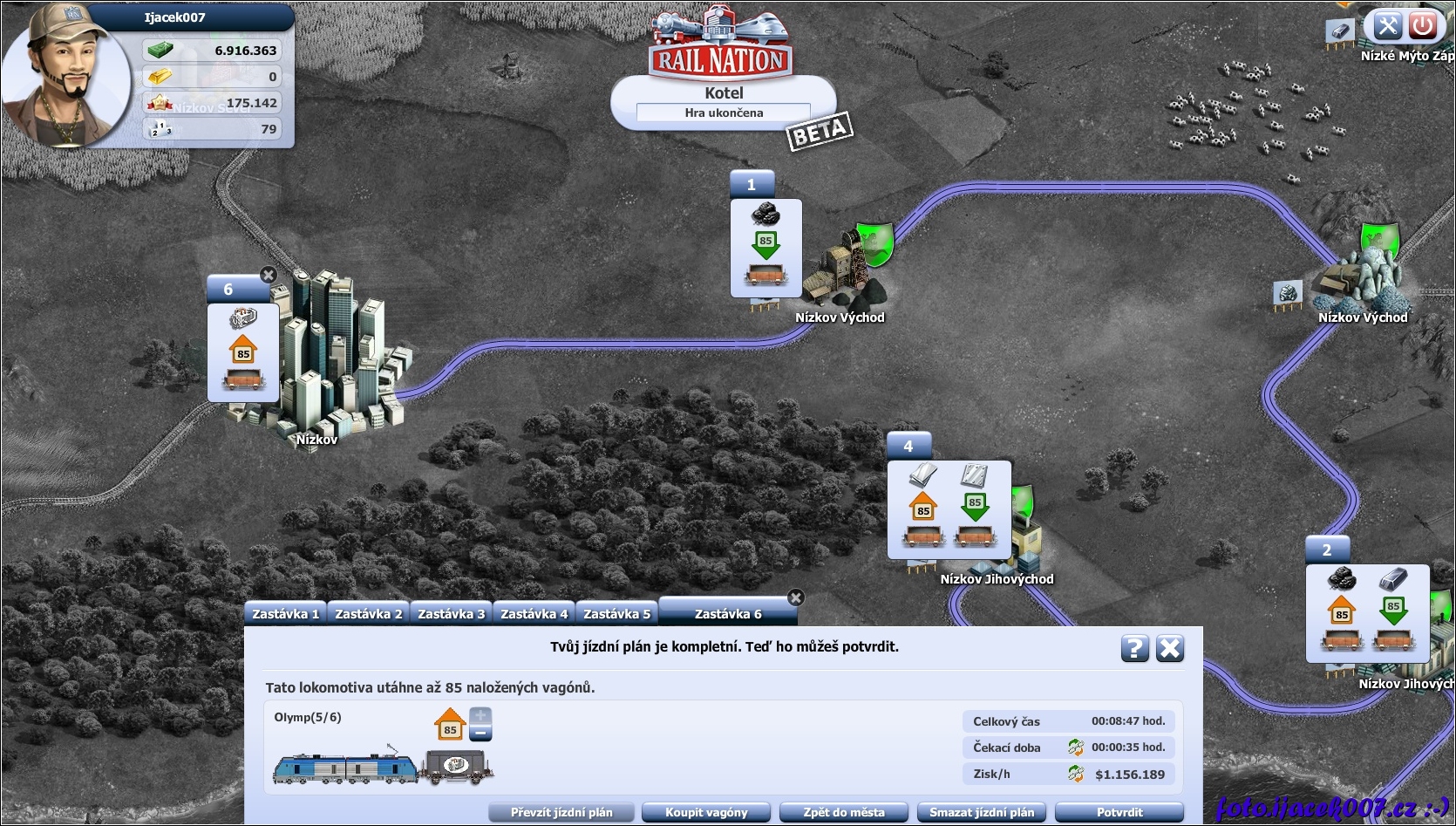The height and width of the screenshot is (826, 1456).
Task: Close the schedule panel with X
Action: click(1169, 648)
